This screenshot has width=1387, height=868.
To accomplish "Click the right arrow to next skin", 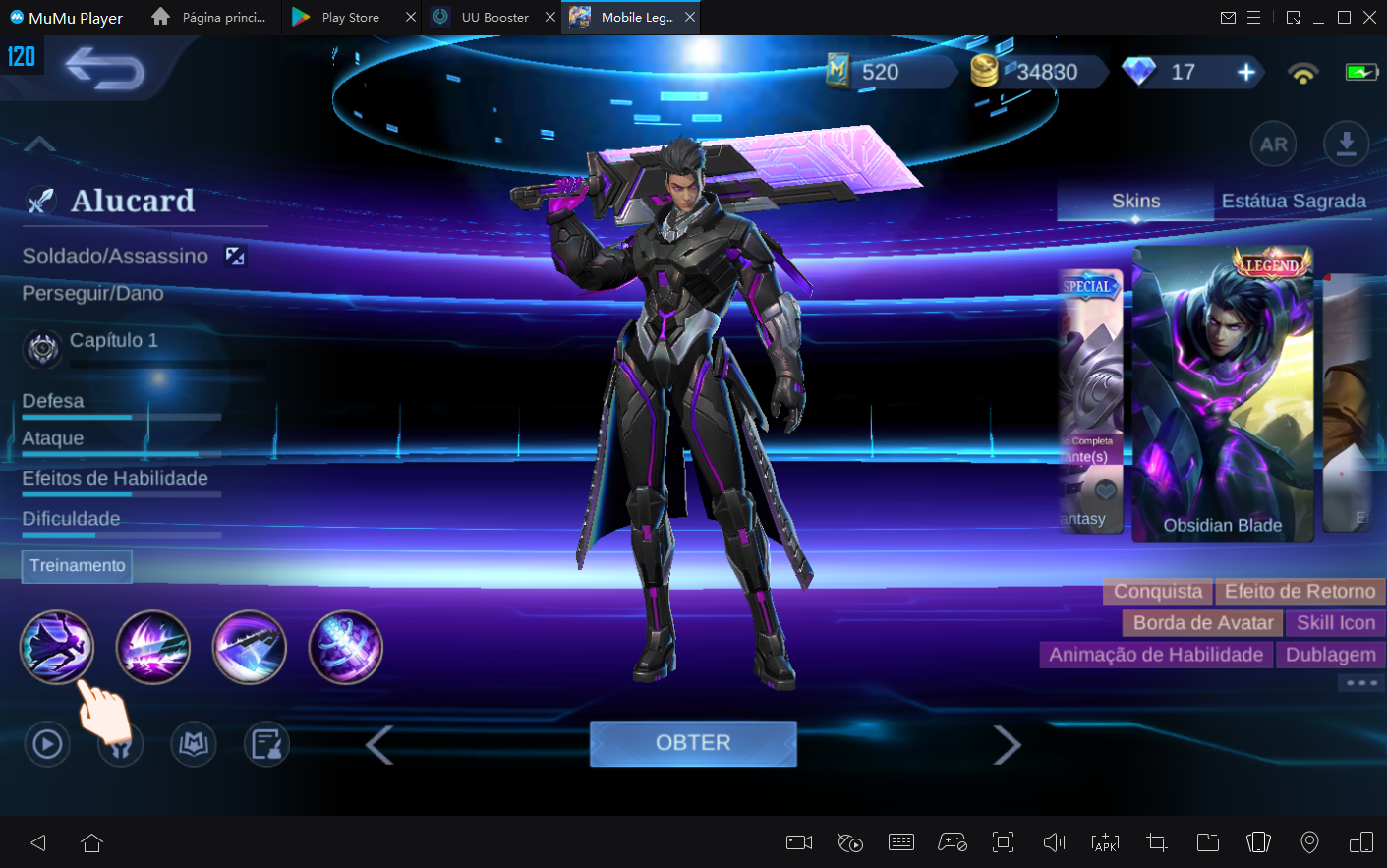I will (1008, 744).
